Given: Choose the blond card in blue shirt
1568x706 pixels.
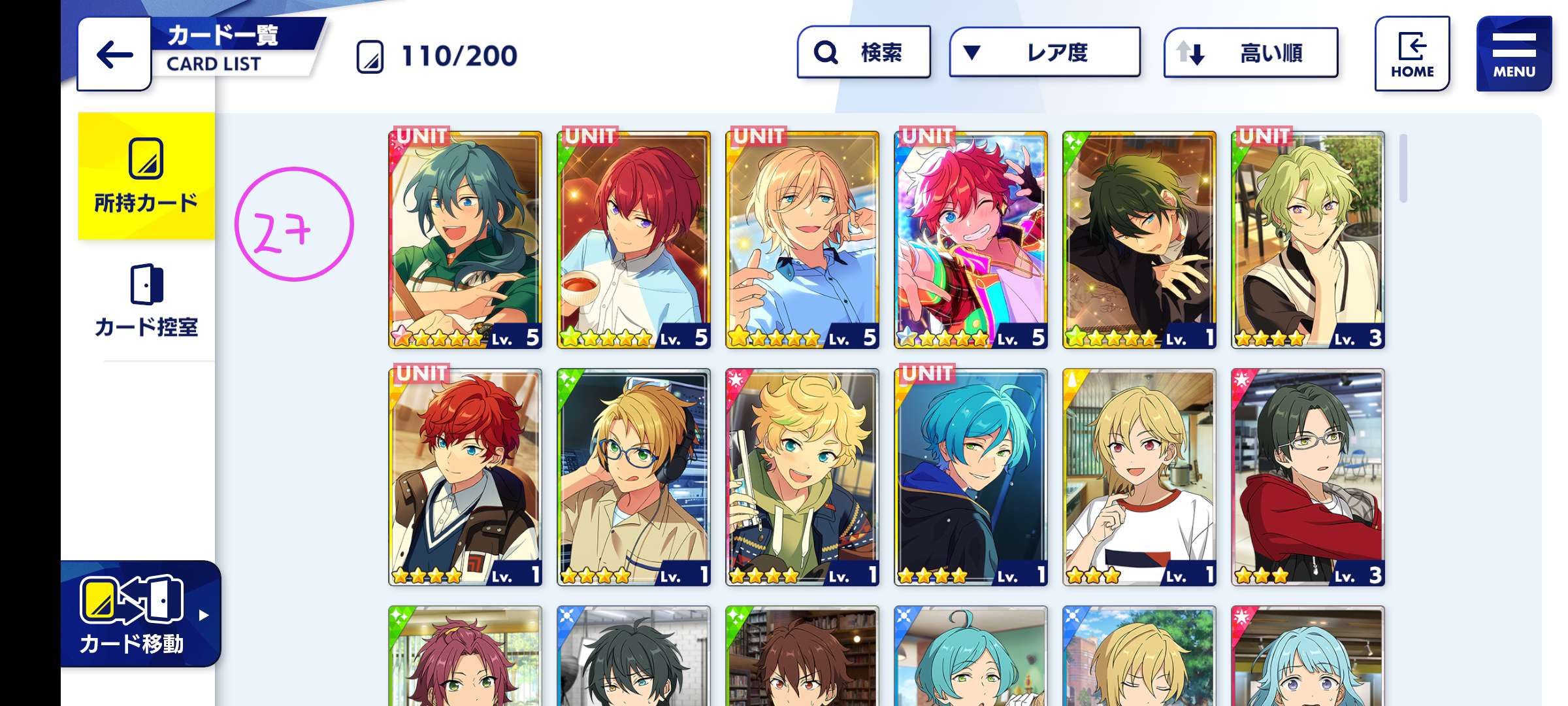Looking at the screenshot, I should 802,240.
